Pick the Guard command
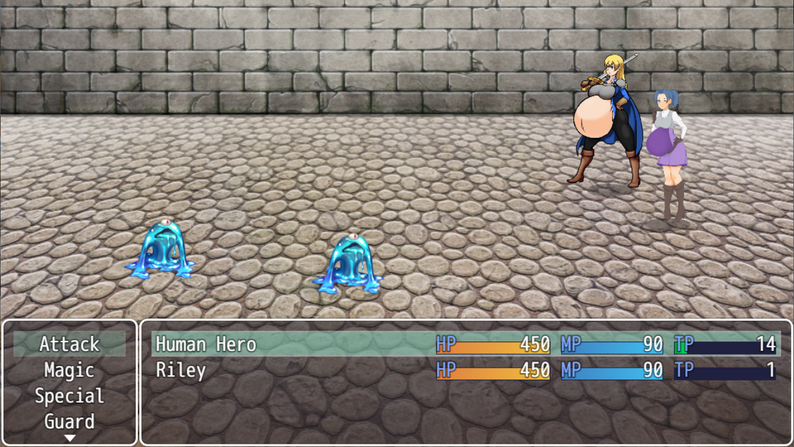Viewport: 794px width, 447px height. click(69, 421)
